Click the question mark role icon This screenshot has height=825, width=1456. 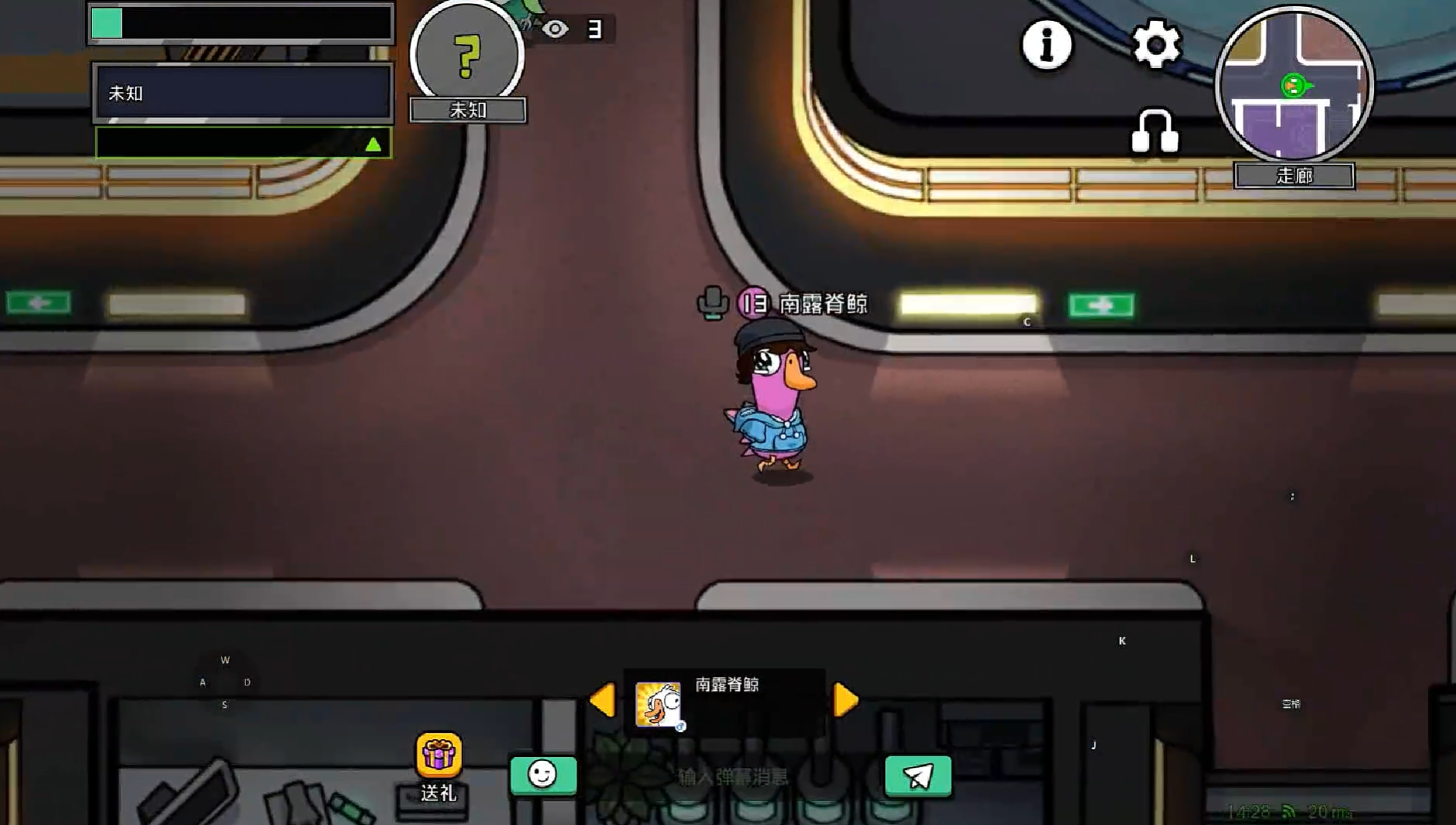tap(467, 55)
